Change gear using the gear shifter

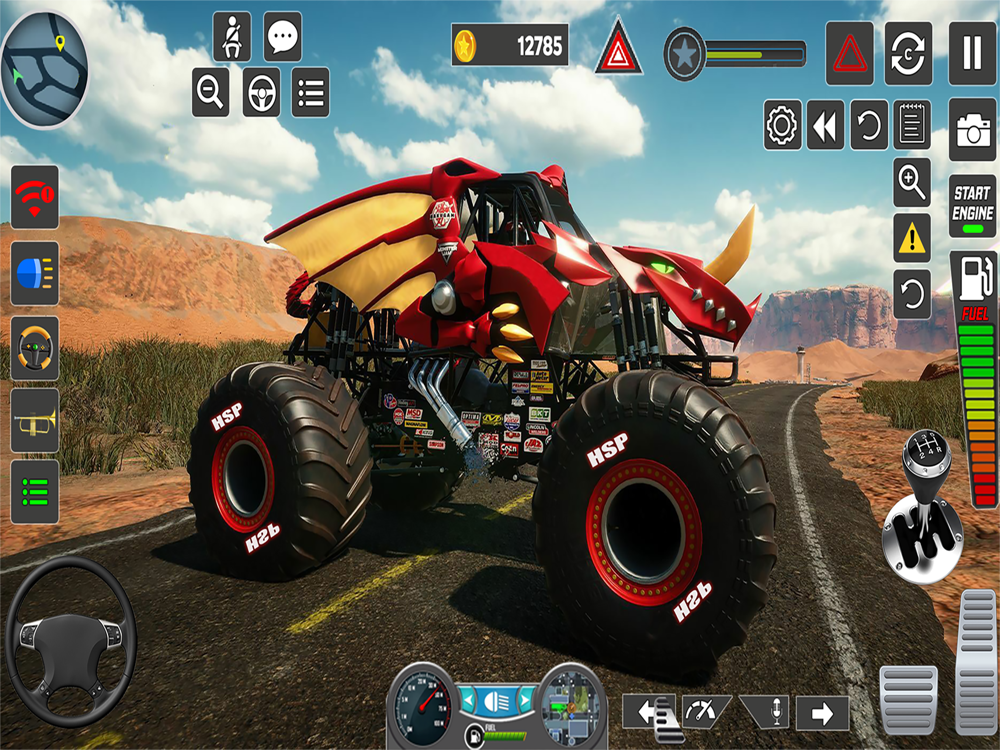click(x=922, y=508)
